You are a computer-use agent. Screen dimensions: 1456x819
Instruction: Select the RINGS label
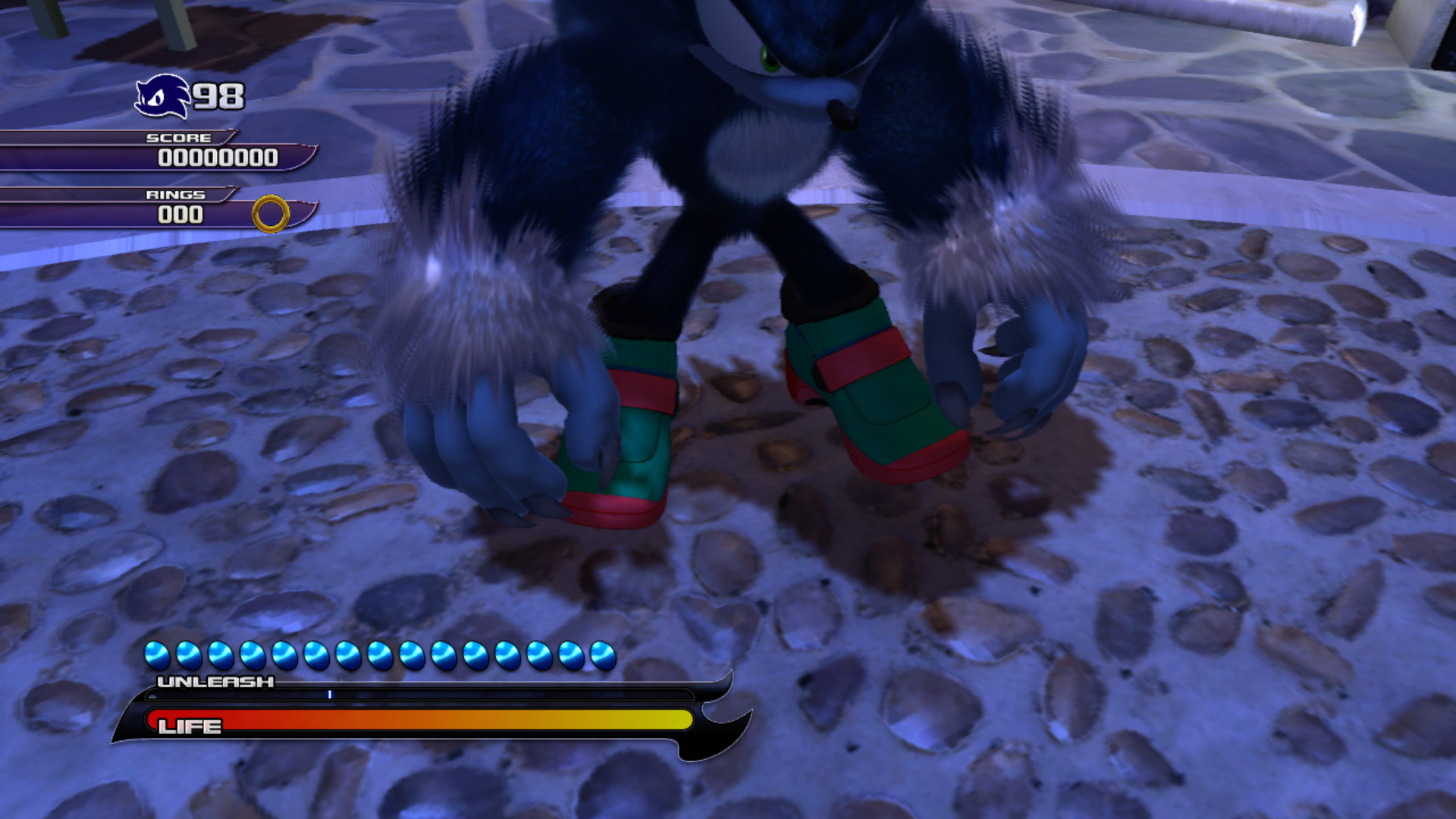(x=174, y=194)
